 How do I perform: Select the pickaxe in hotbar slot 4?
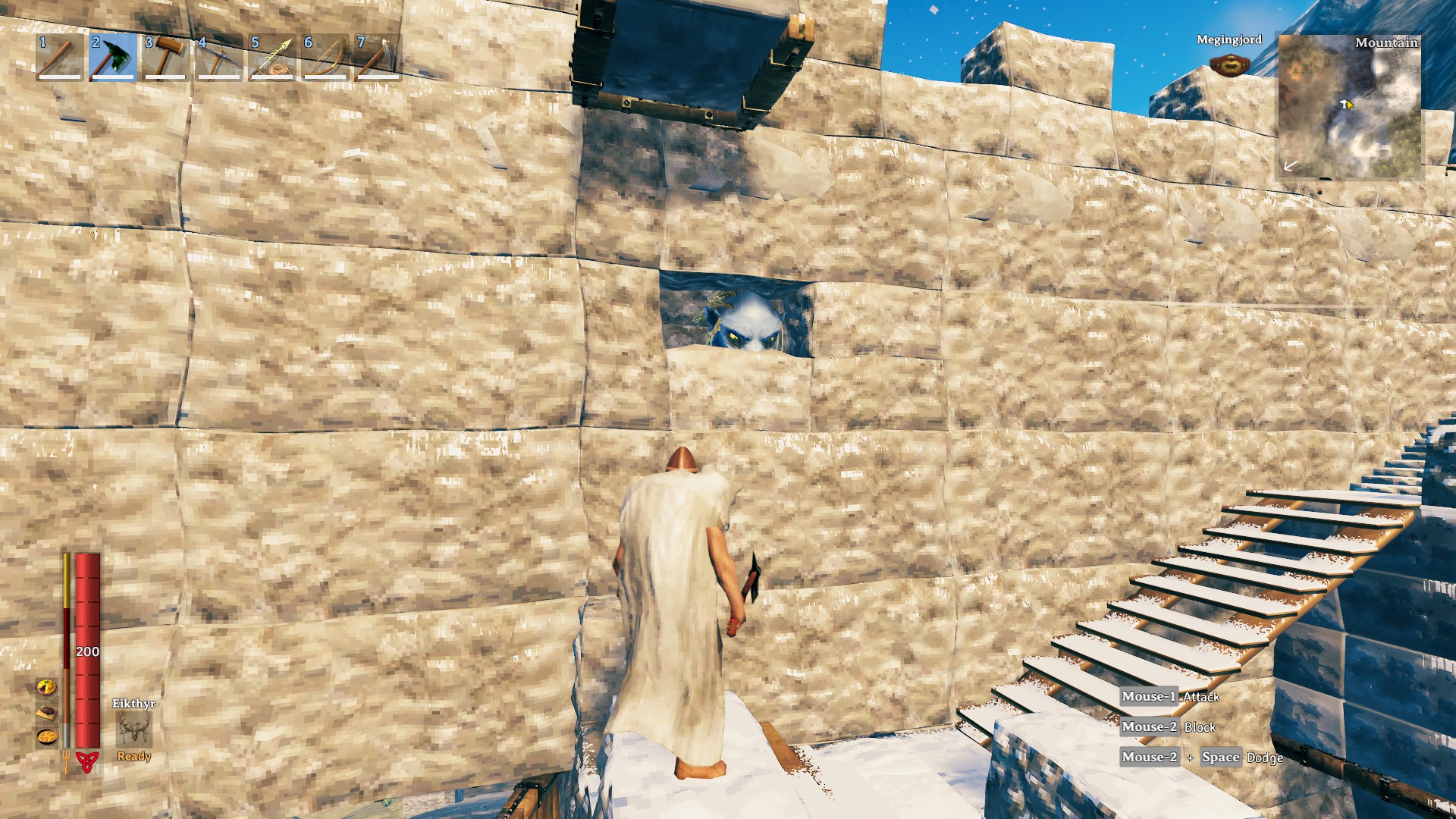(220, 57)
